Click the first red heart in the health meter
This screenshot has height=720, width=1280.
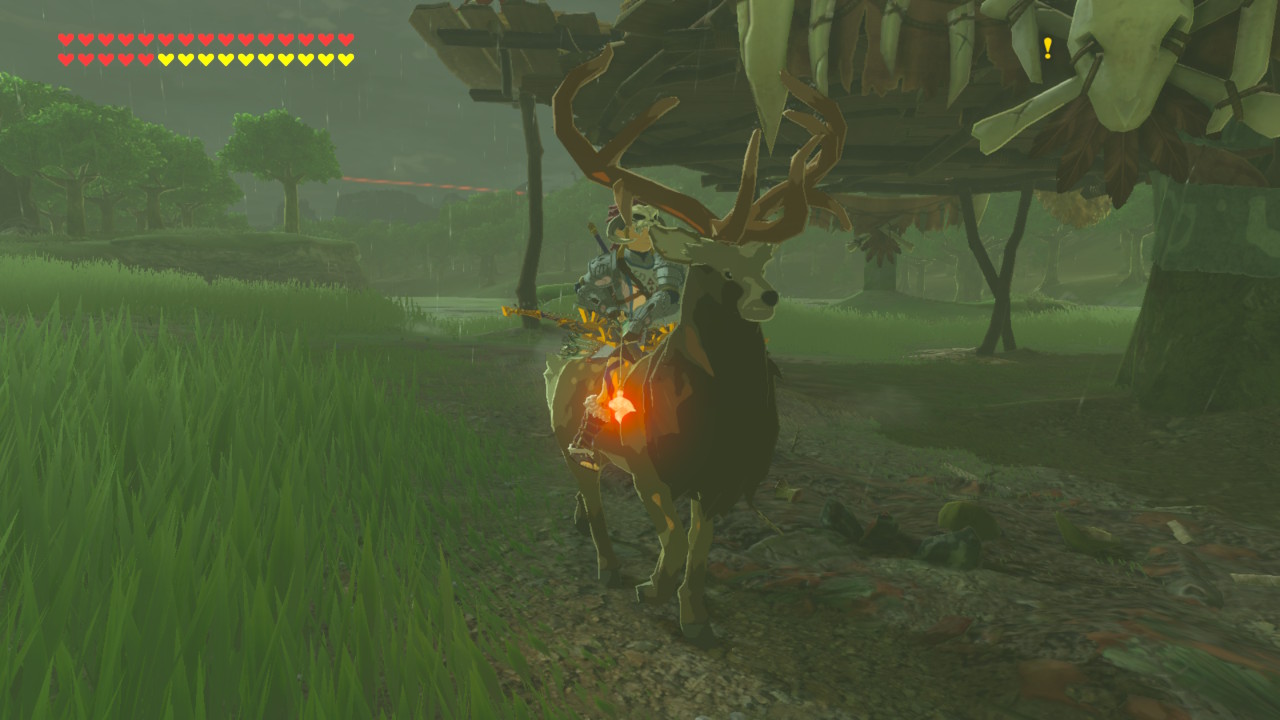(66, 41)
